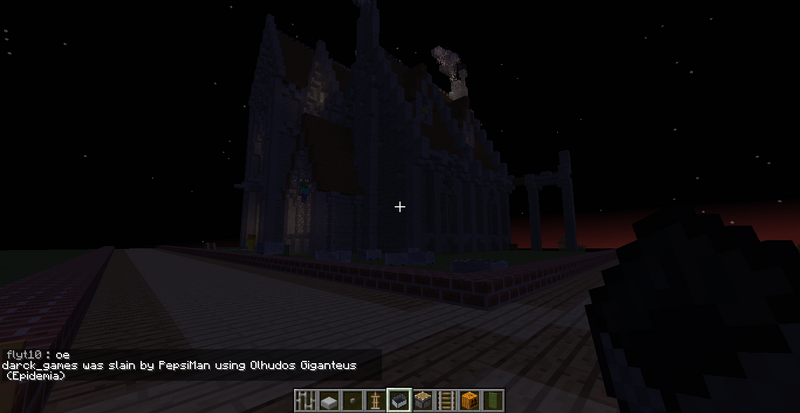Screen dimensions: 800x413
Task: Select the jack o'lantern pumpkin slot
Action: (470, 401)
